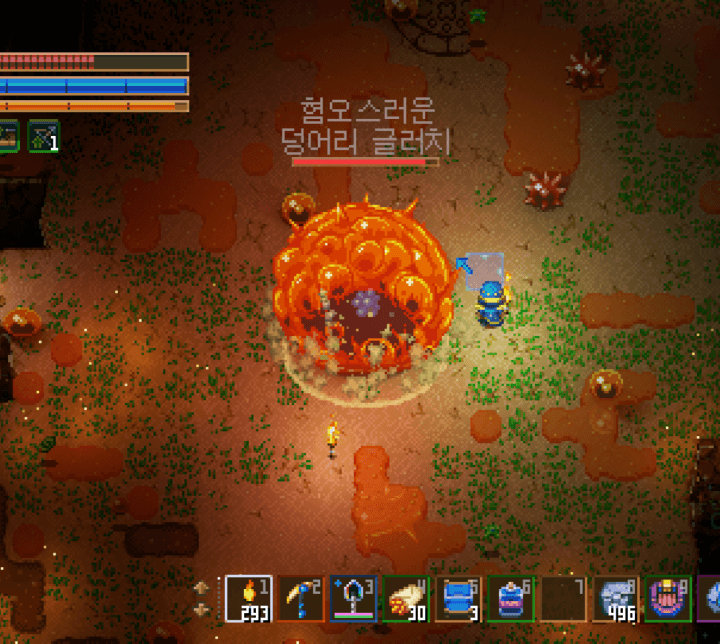Pick the blue chest item slot
Screen dimensions: 720x644
click(x=458, y=598)
